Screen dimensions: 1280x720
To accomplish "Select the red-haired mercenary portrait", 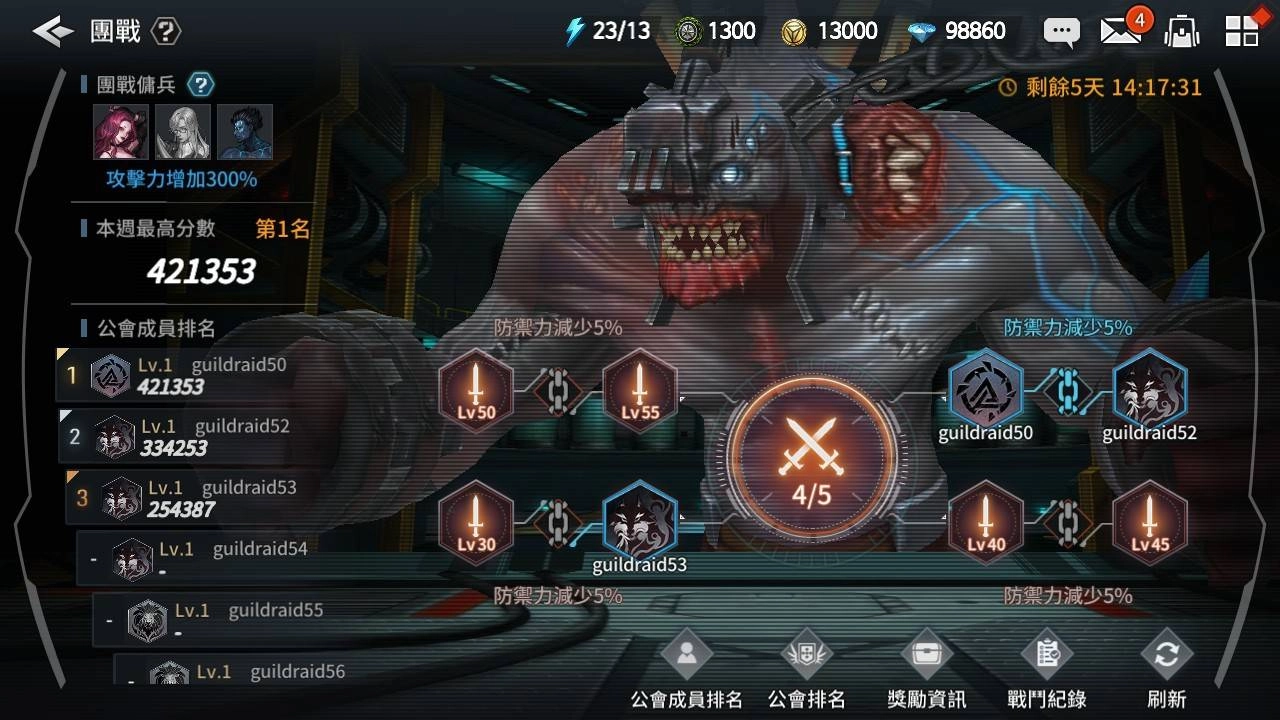I will click(121, 132).
